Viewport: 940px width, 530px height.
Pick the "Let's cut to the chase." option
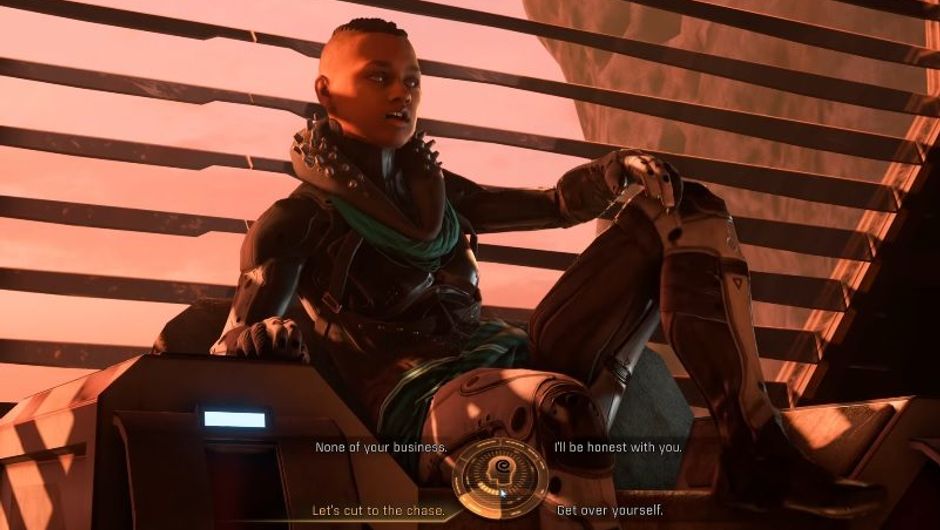(x=378, y=510)
